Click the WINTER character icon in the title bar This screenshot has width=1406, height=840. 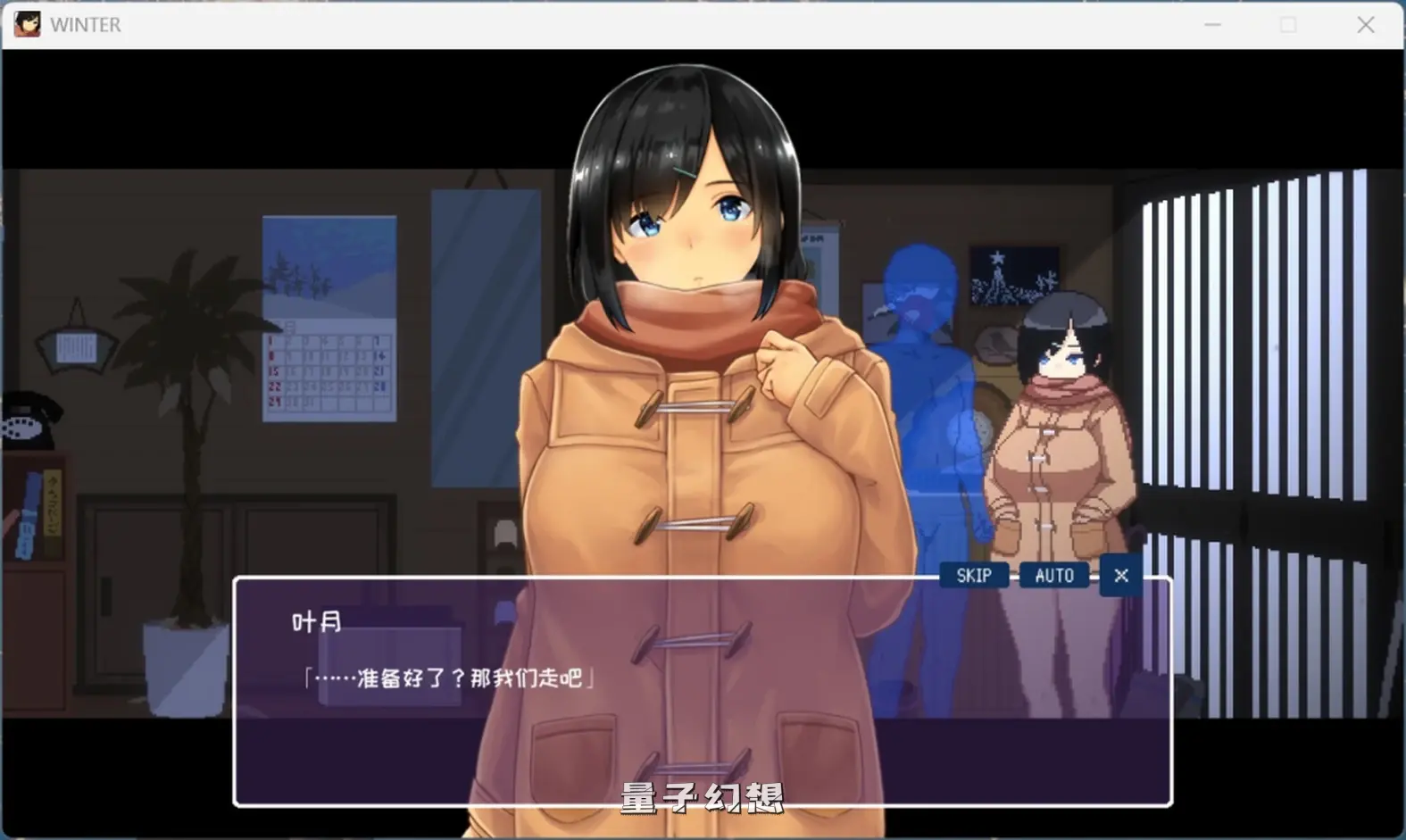pos(27,23)
